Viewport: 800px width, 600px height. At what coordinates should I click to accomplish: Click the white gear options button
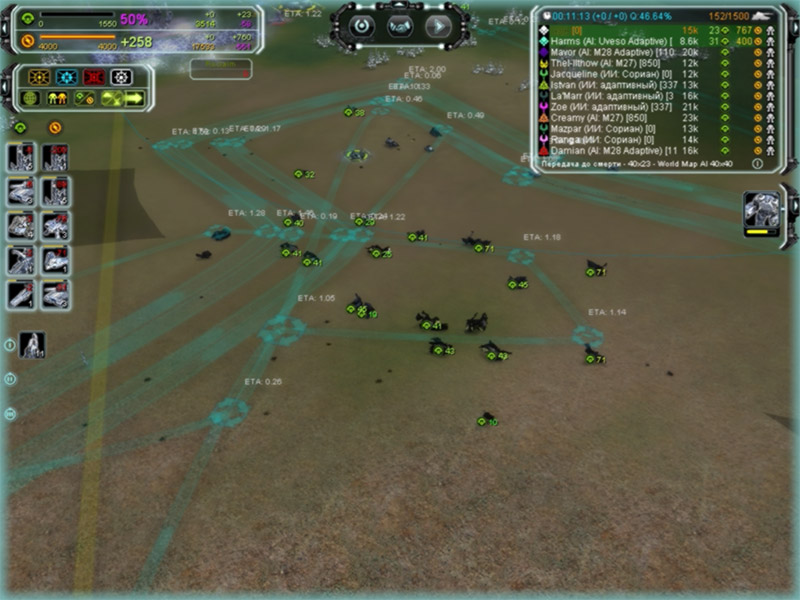click(122, 77)
